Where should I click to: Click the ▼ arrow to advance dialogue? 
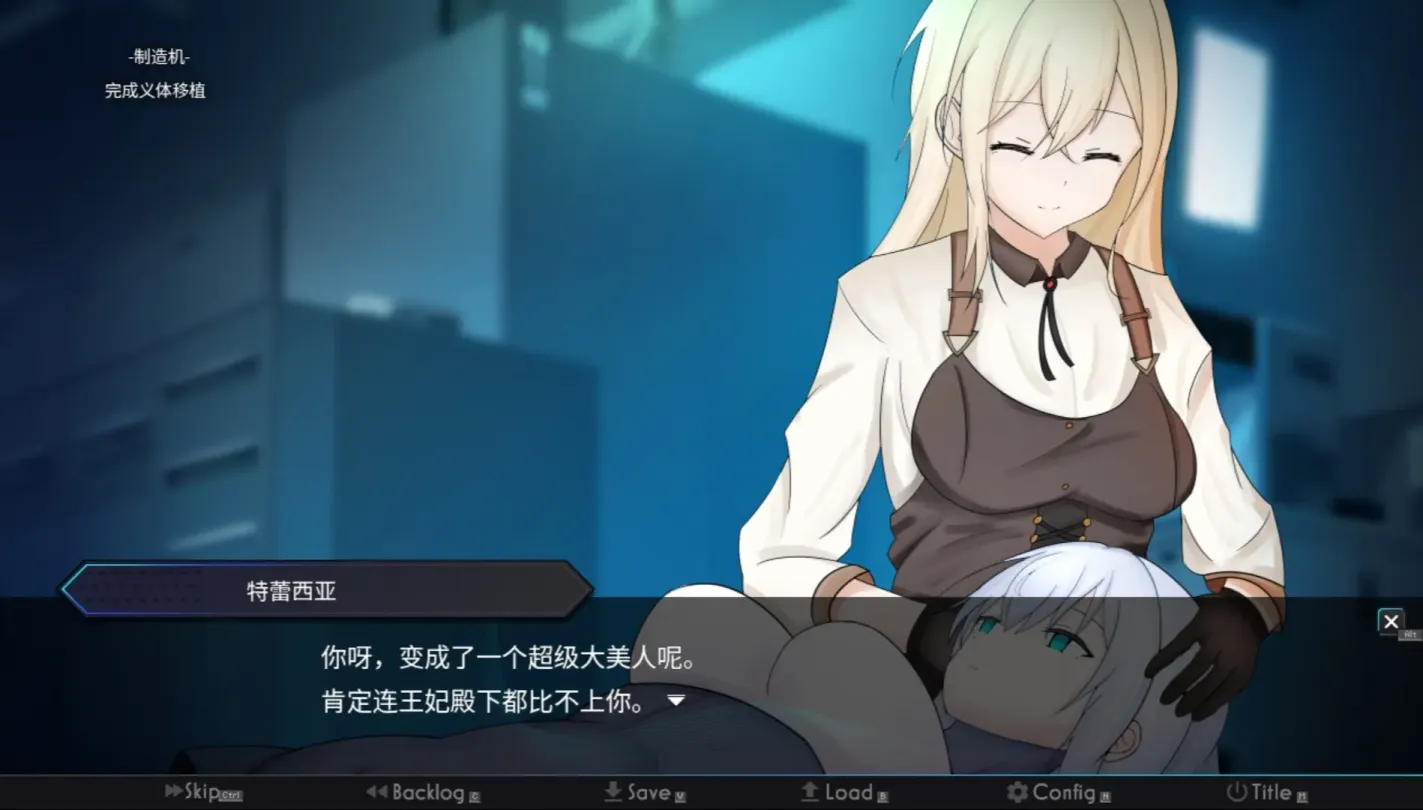677,700
